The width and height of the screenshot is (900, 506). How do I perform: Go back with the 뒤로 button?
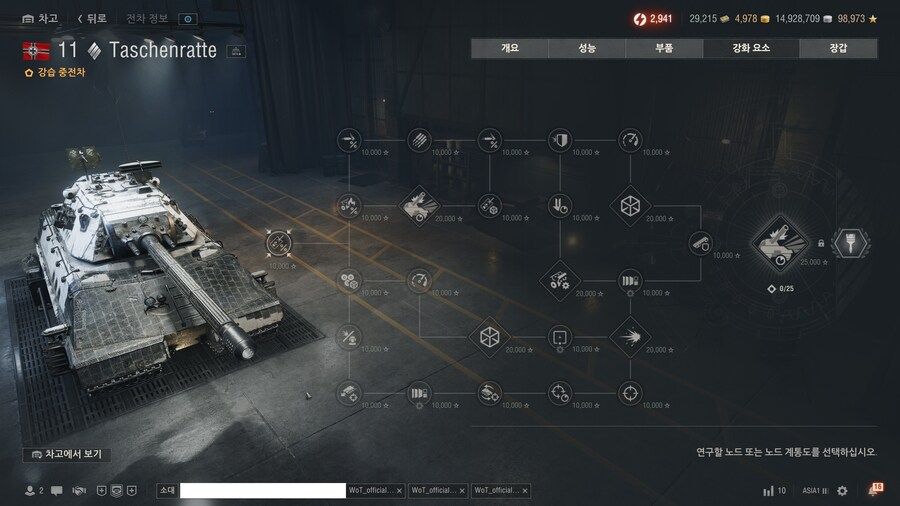(x=91, y=19)
